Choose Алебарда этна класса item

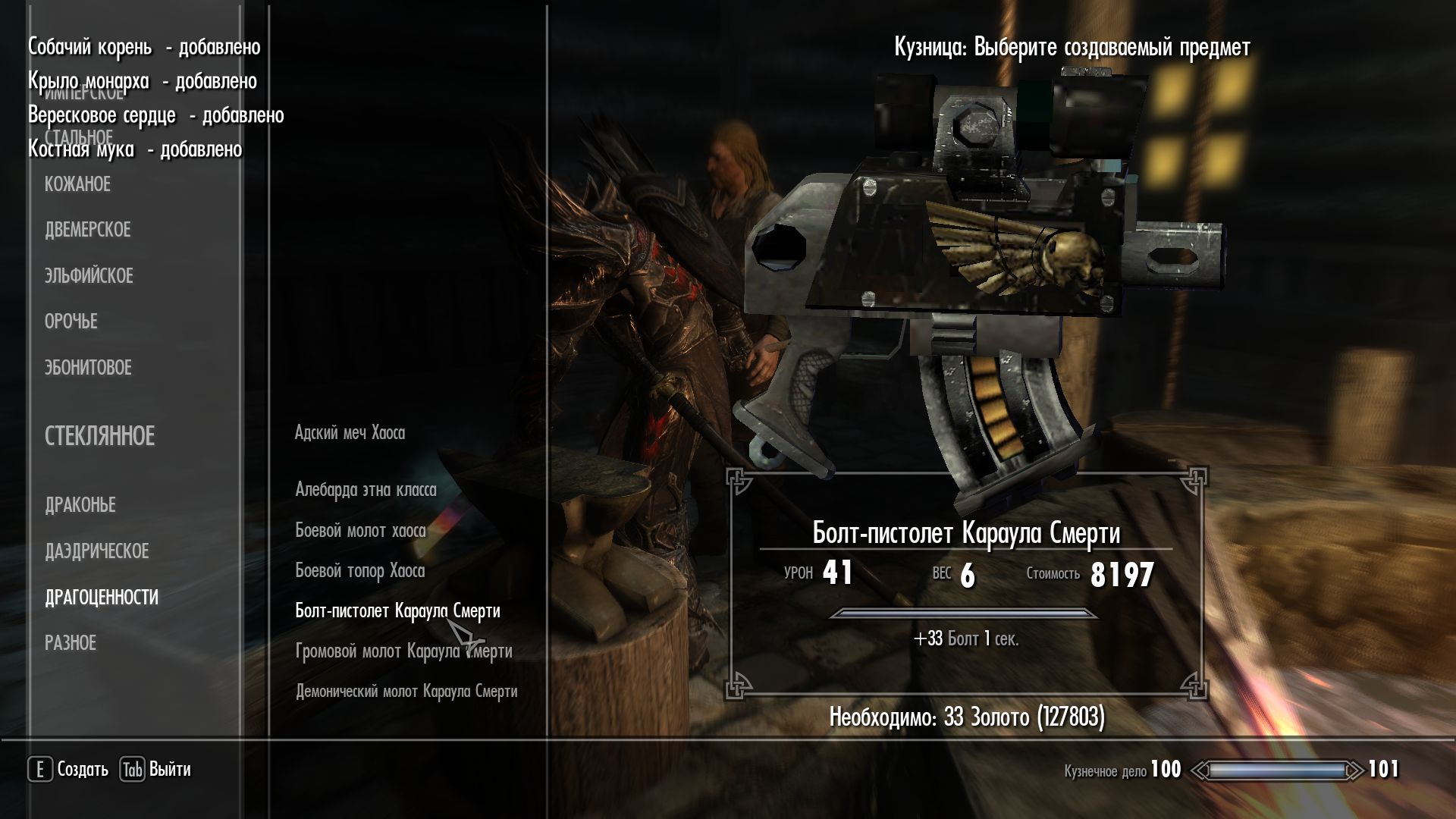(x=366, y=490)
